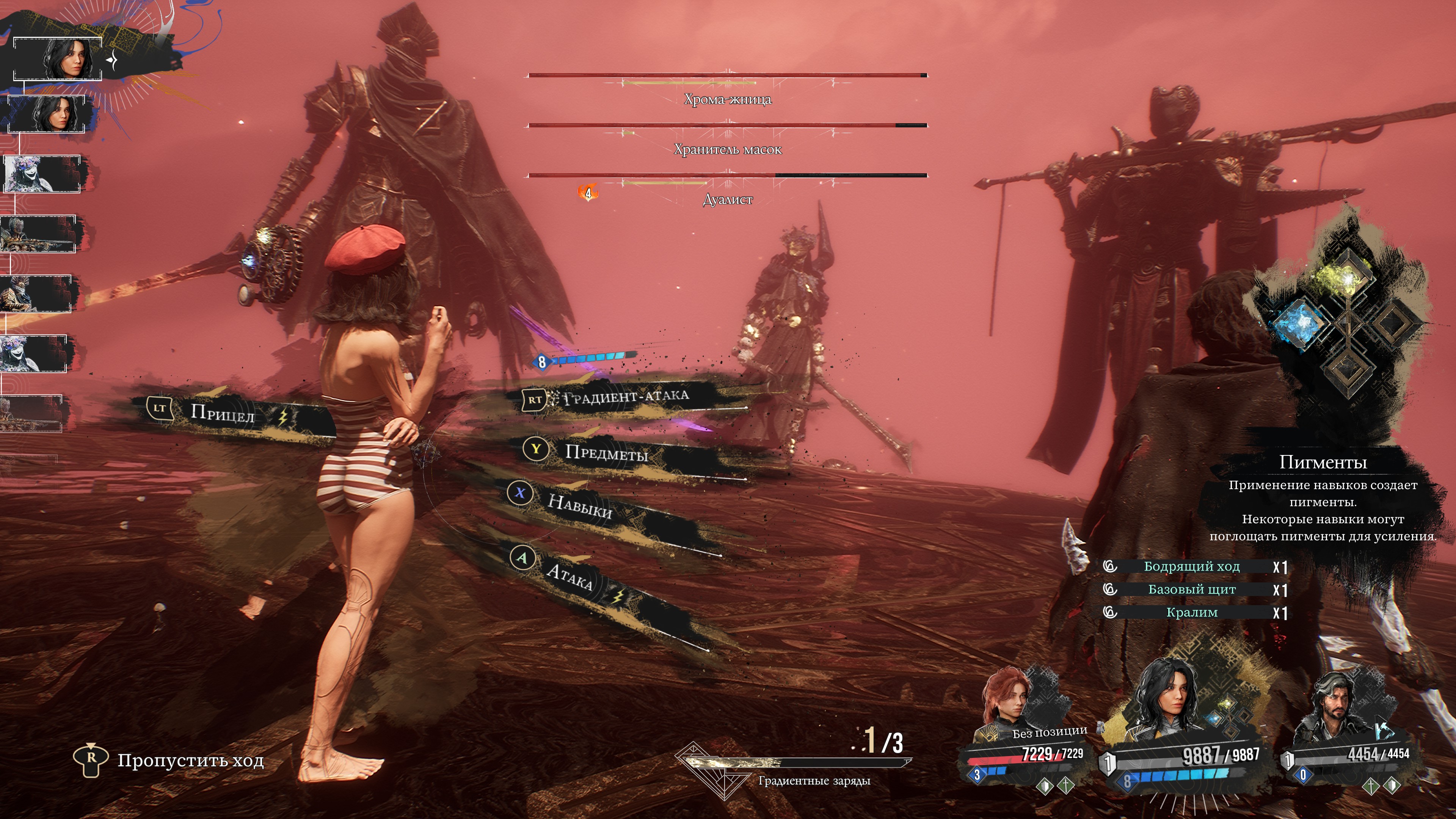
Task: Select the Кралим status effect
Action: [x=1191, y=613]
